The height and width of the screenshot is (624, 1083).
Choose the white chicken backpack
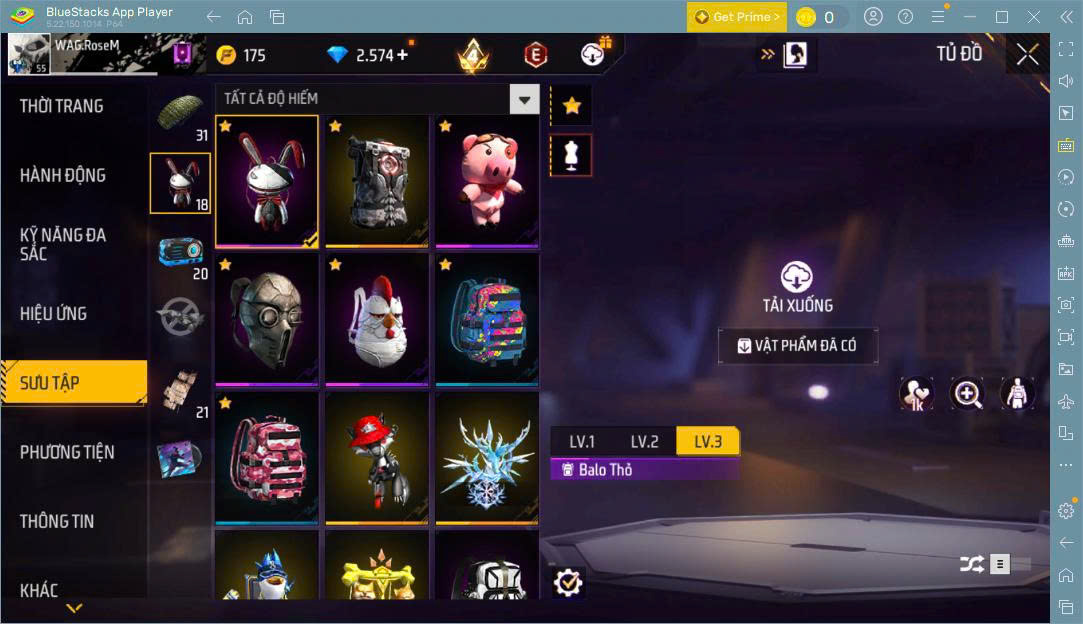[377, 319]
